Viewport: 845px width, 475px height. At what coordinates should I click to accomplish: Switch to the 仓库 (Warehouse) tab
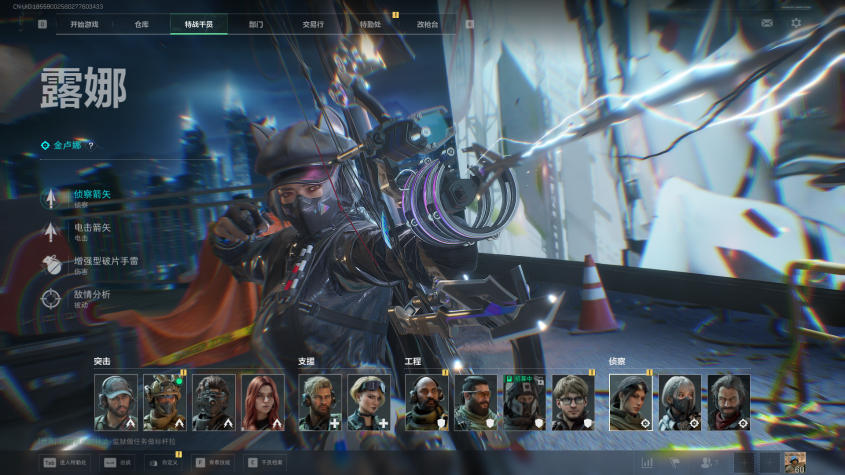[141, 24]
